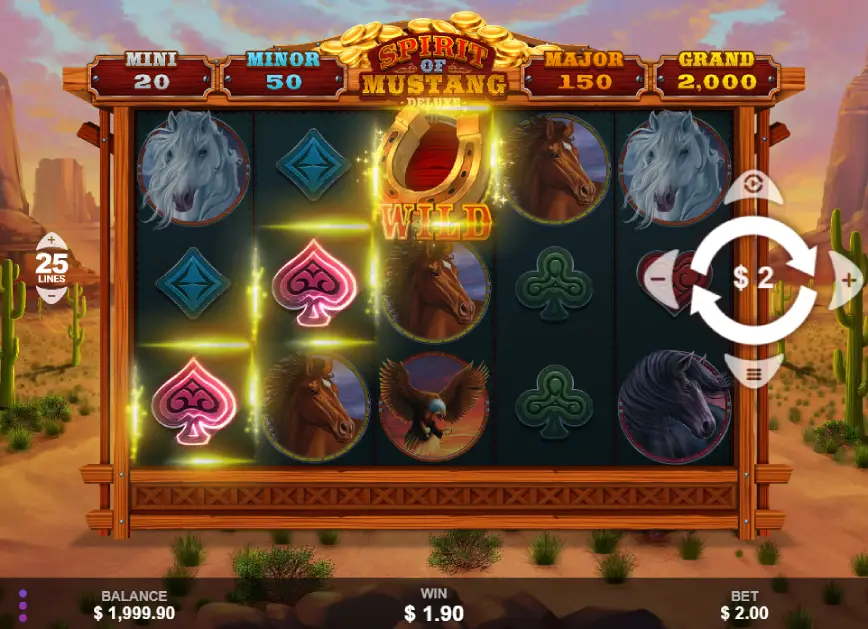
Task: Open the hamburger menu below the spin button
Action: (x=754, y=371)
